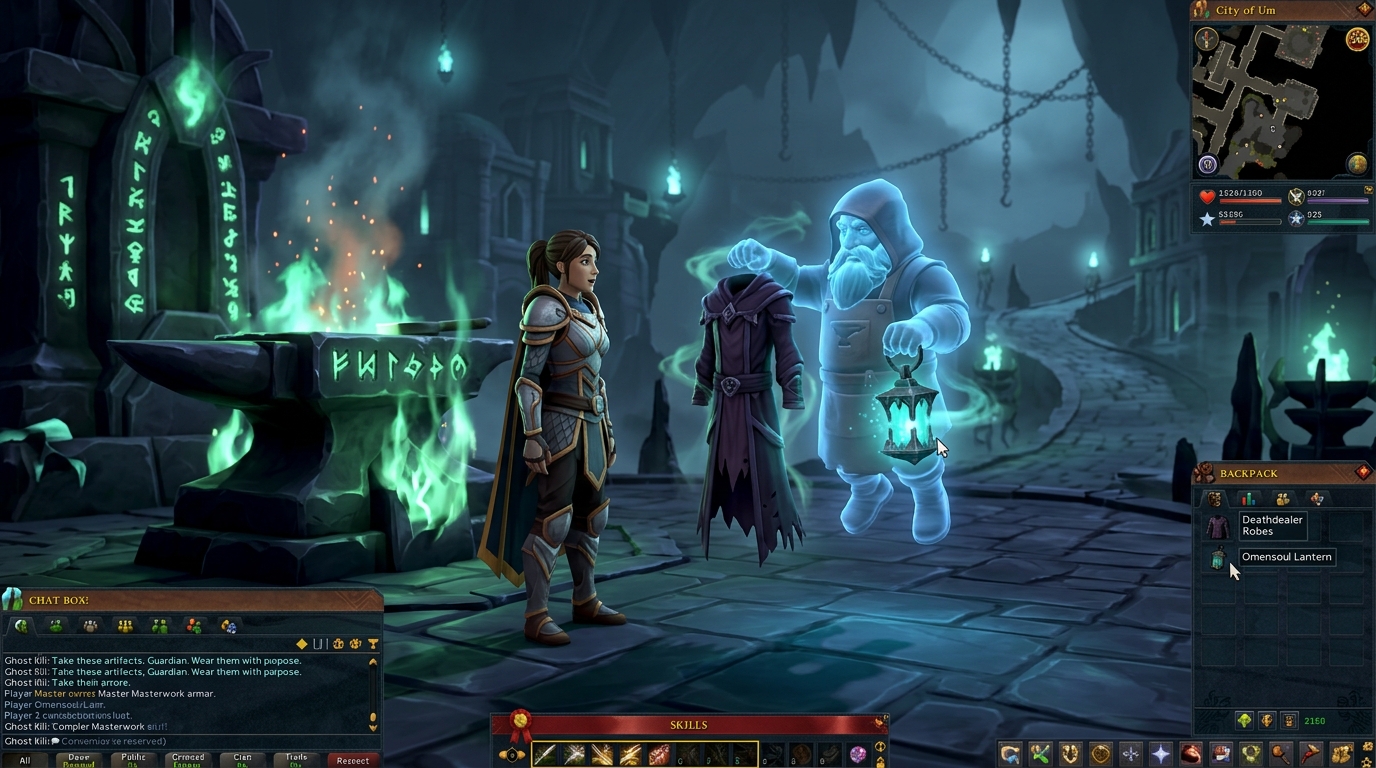Show All chat messages
Viewport: 1376px width, 768px height.
tap(25, 760)
